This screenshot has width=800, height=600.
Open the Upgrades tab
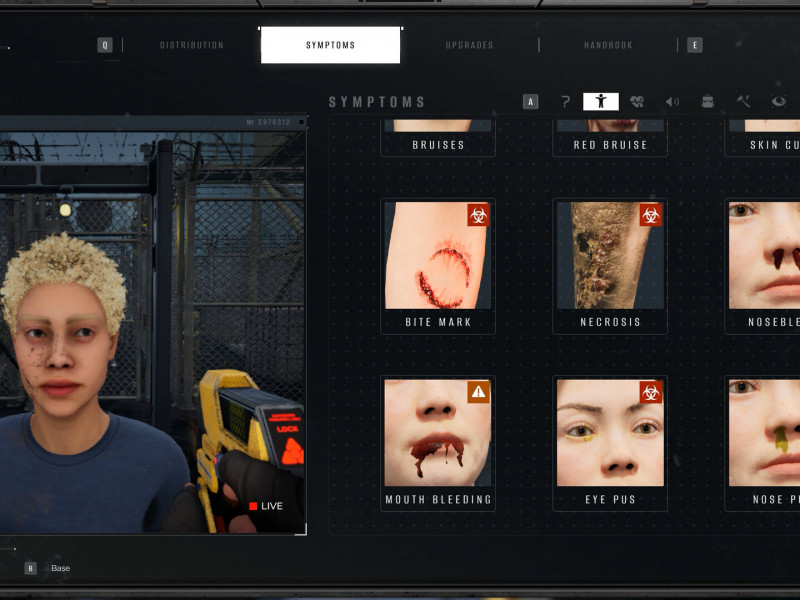[x=468, y=45]
